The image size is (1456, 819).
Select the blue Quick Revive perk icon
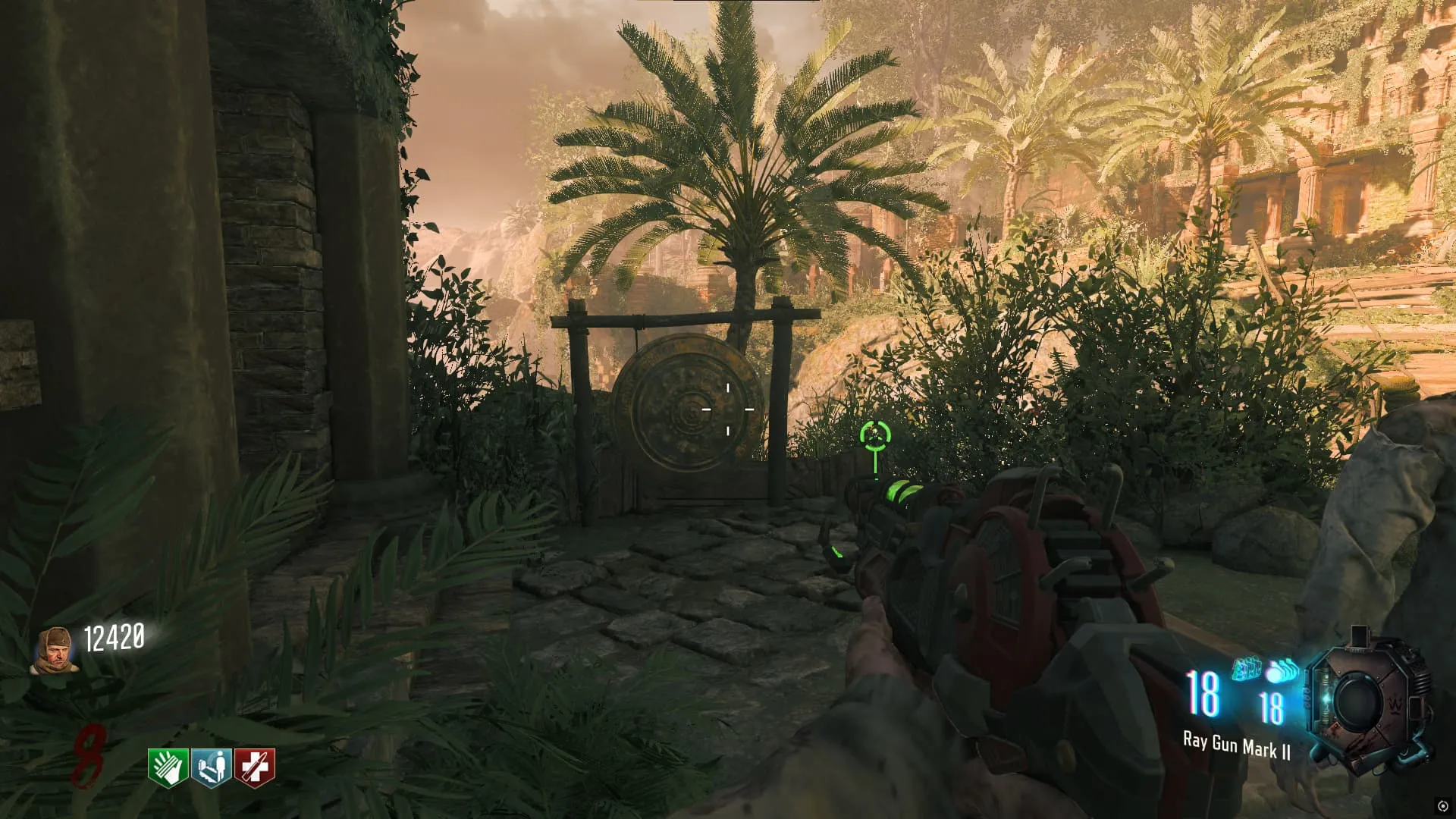pyautogui.click(x=212, y=767)
